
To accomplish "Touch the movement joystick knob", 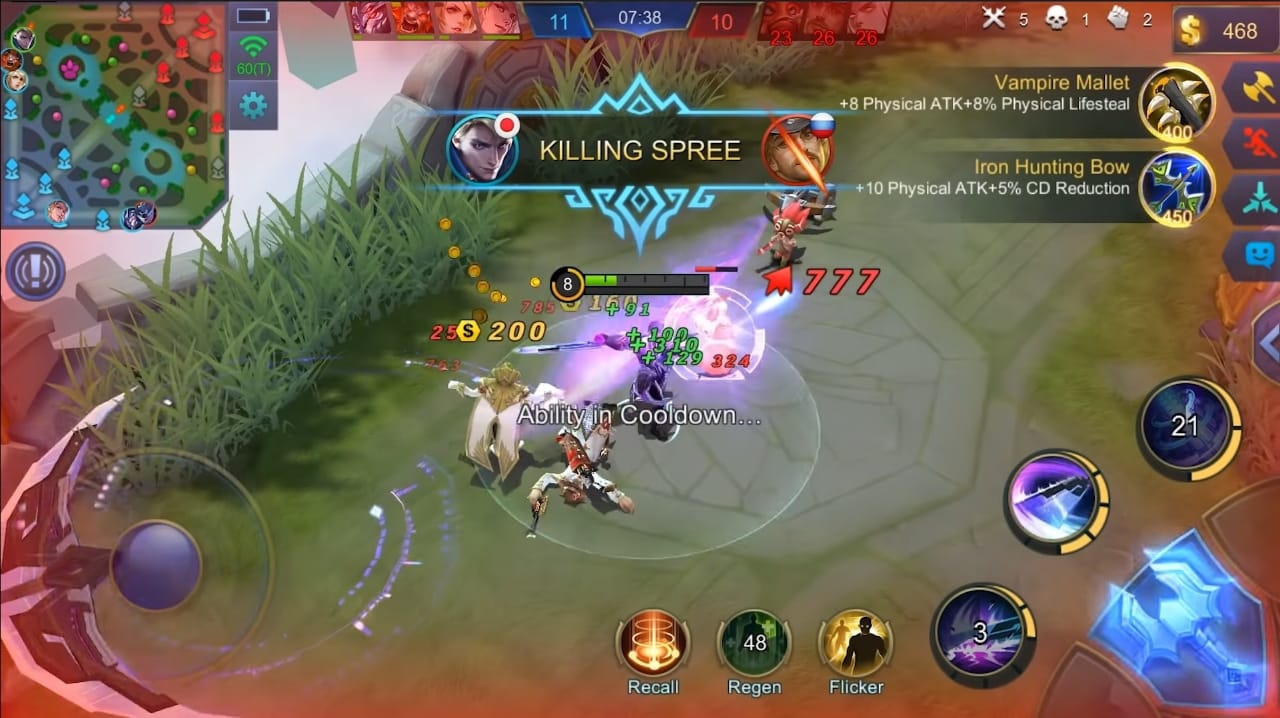I will (x=156, y=565).
